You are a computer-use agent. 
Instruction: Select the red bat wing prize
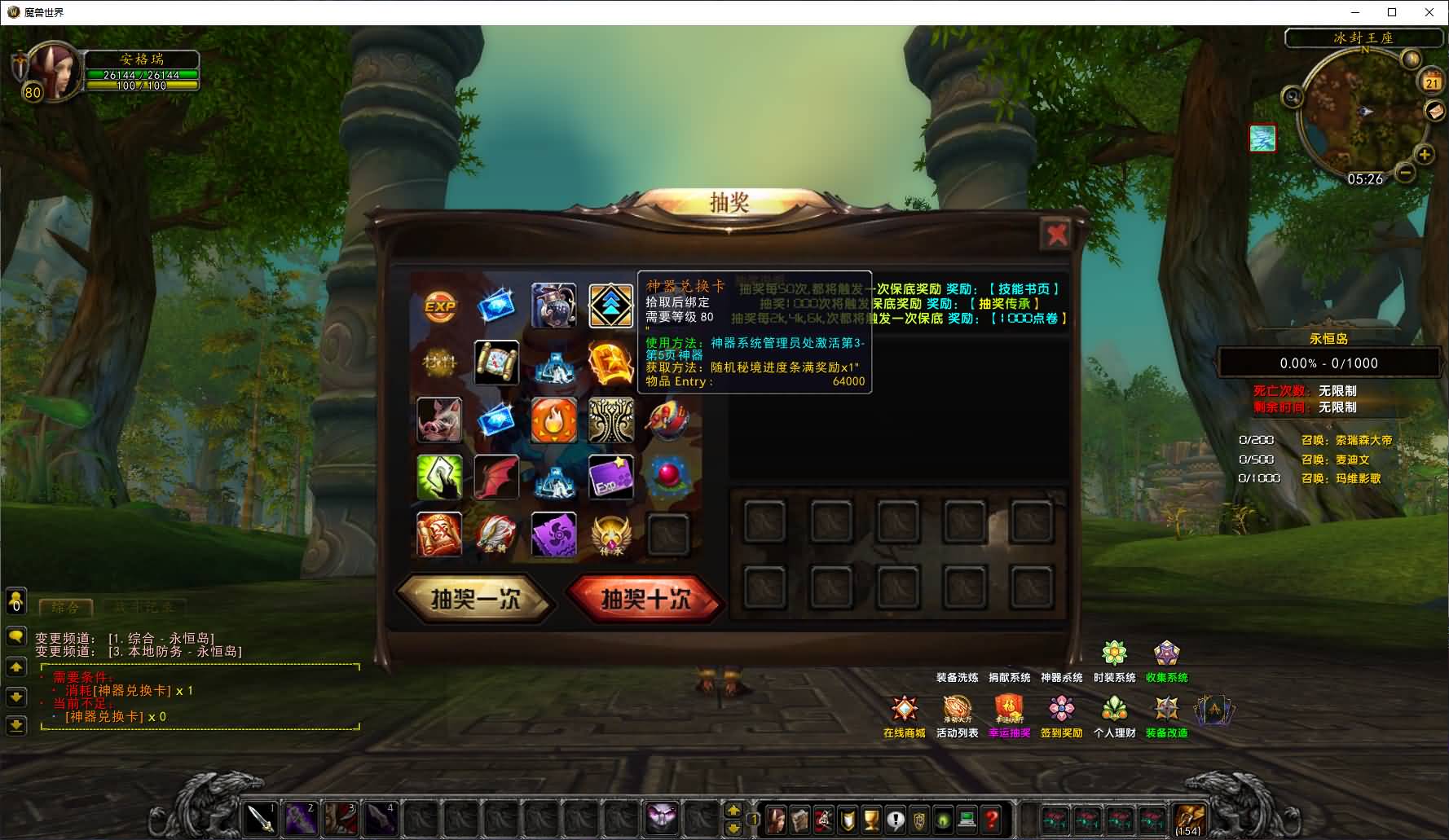coord(496,477)
